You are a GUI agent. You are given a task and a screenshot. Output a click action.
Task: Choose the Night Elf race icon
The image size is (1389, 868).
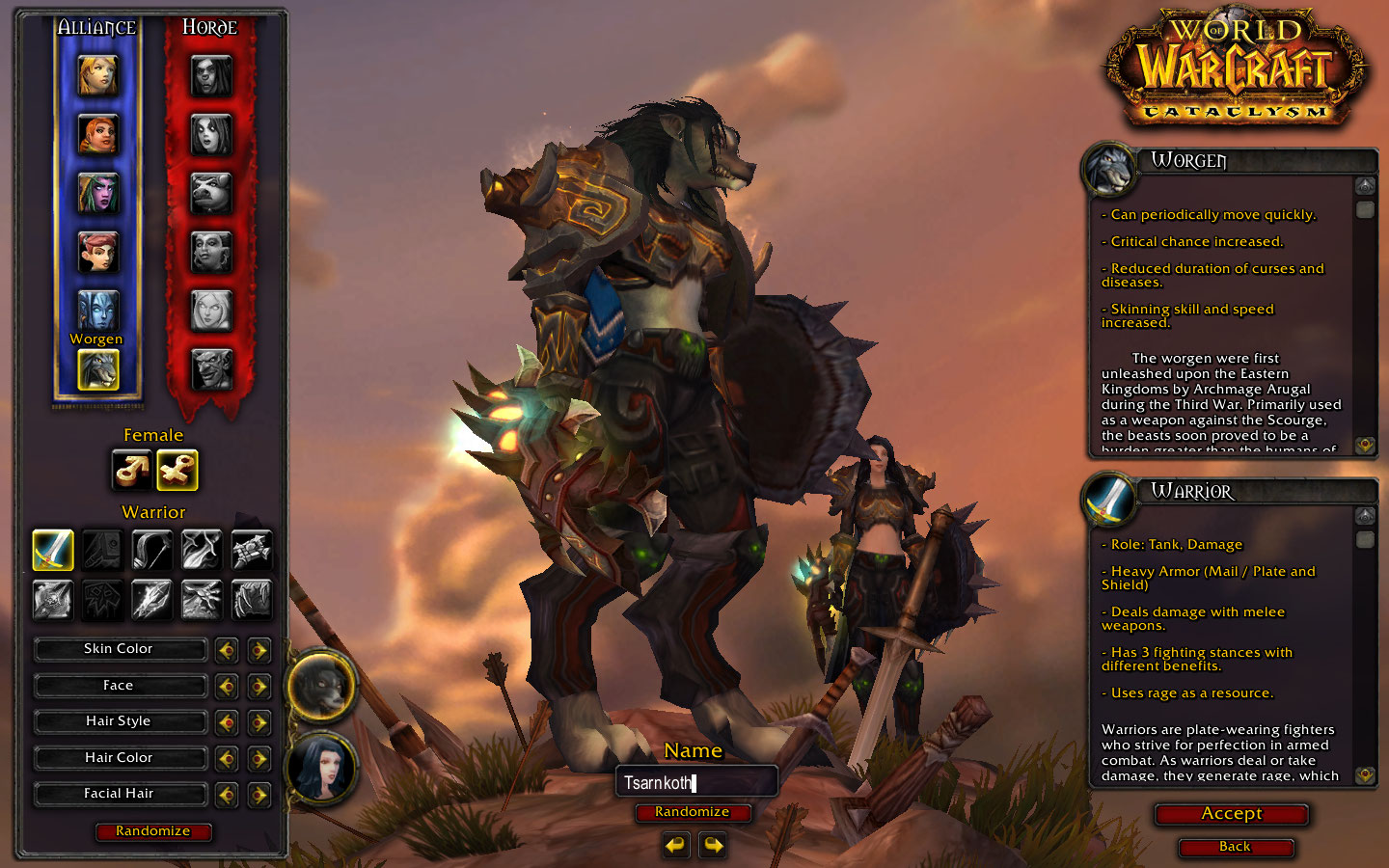click(x=97, y=193)
